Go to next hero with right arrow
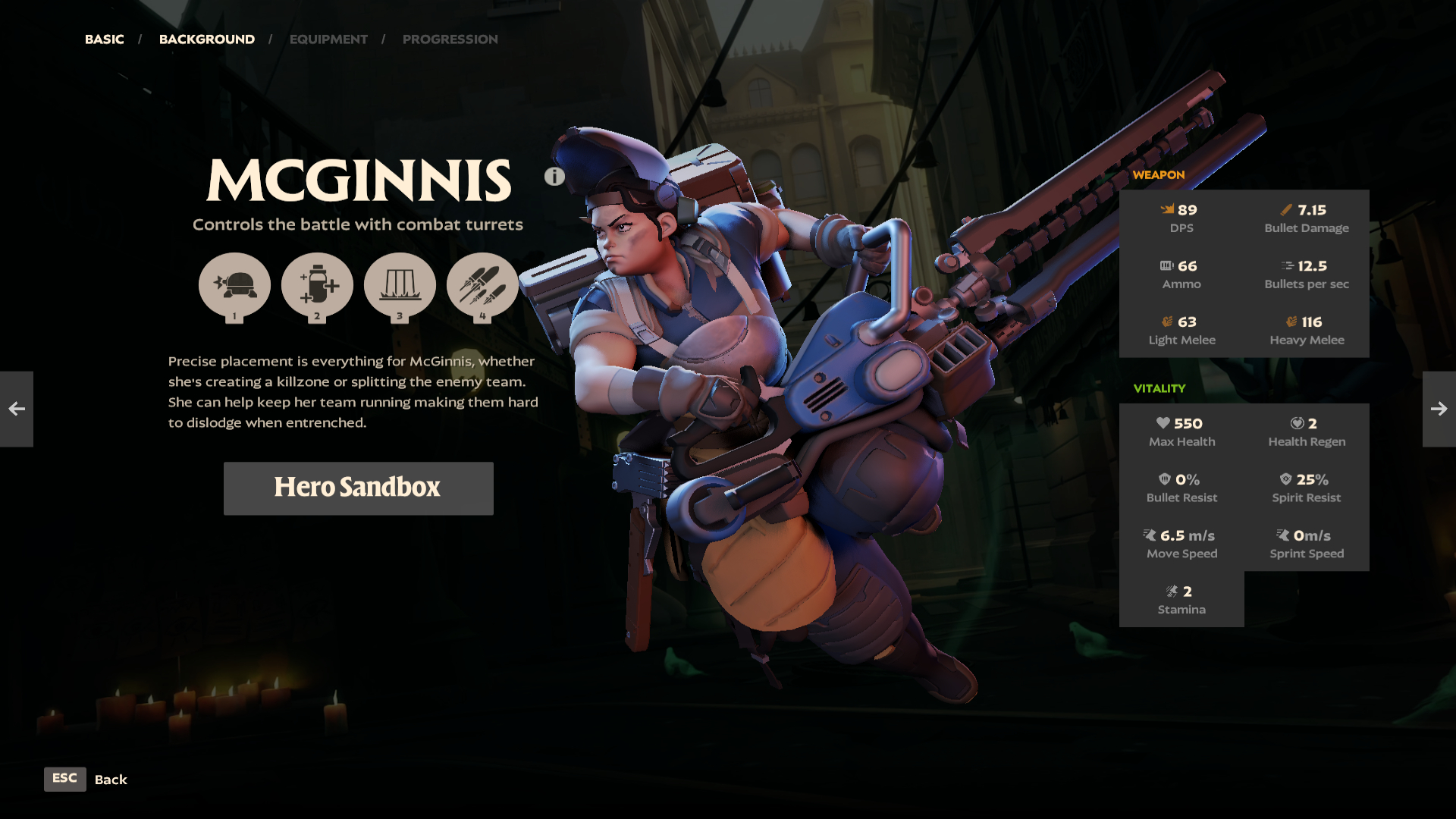The width and height of the screenshot is (1456, 819). (x=1439, y=409)
